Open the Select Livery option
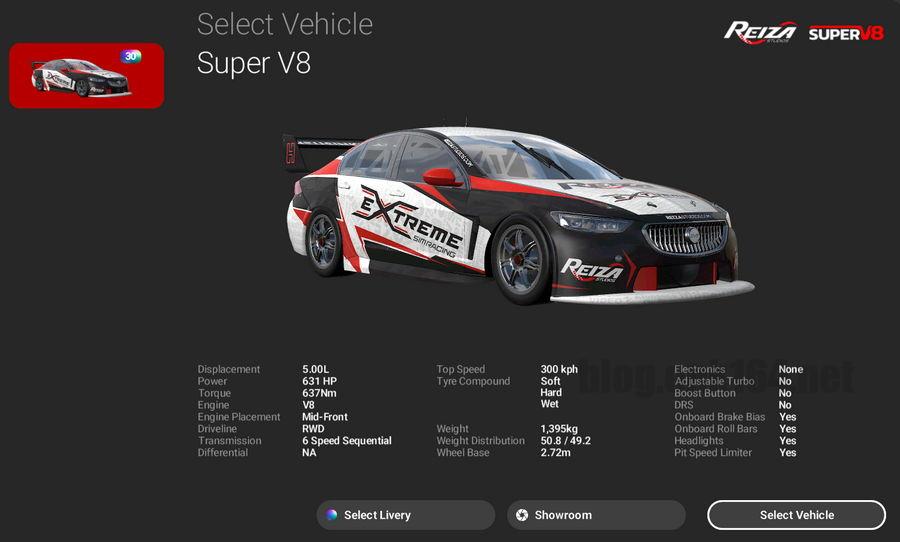The height and width of the screenshot is (542, 900). pyautogui.click(x=405, y=515)
